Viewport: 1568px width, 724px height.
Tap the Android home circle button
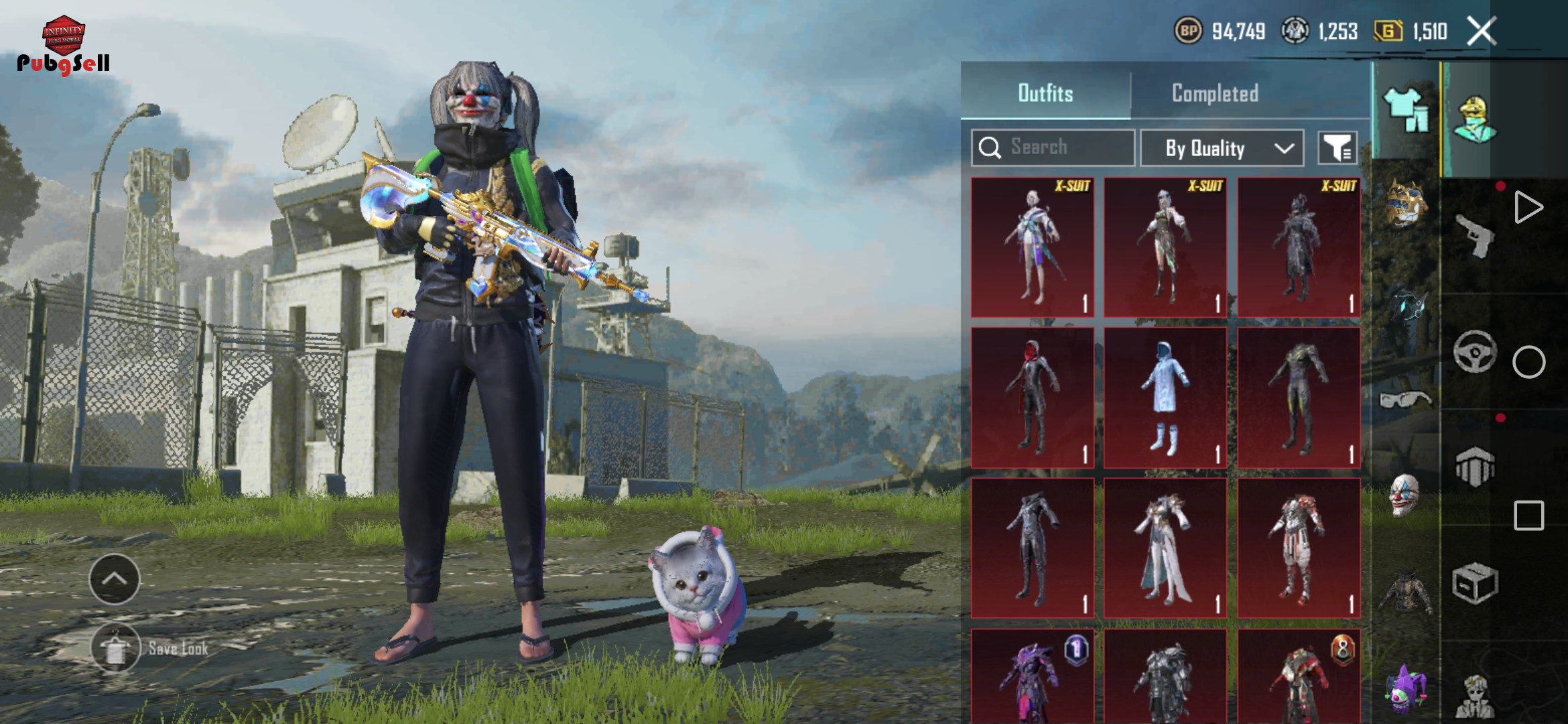(1528, 362)
